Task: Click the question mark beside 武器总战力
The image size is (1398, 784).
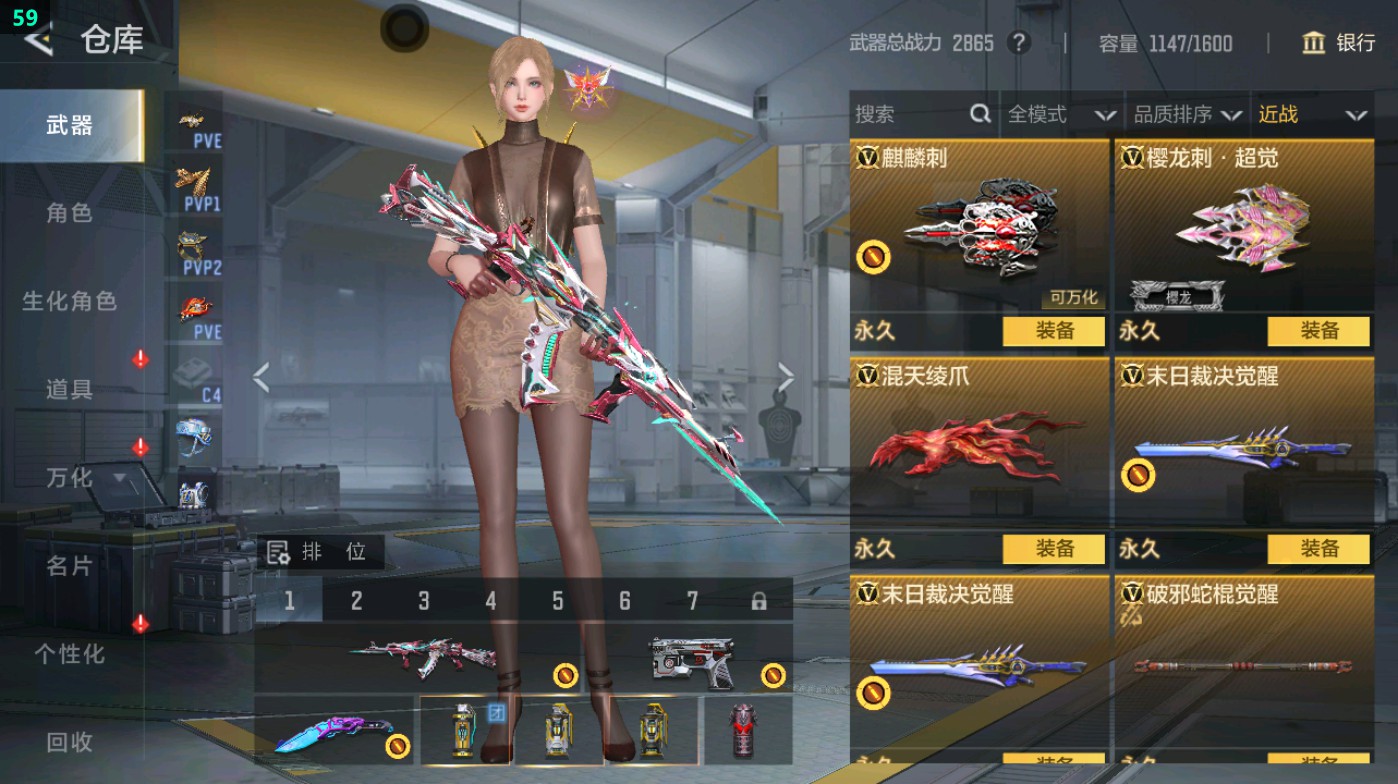Action: pos(1017,44)
